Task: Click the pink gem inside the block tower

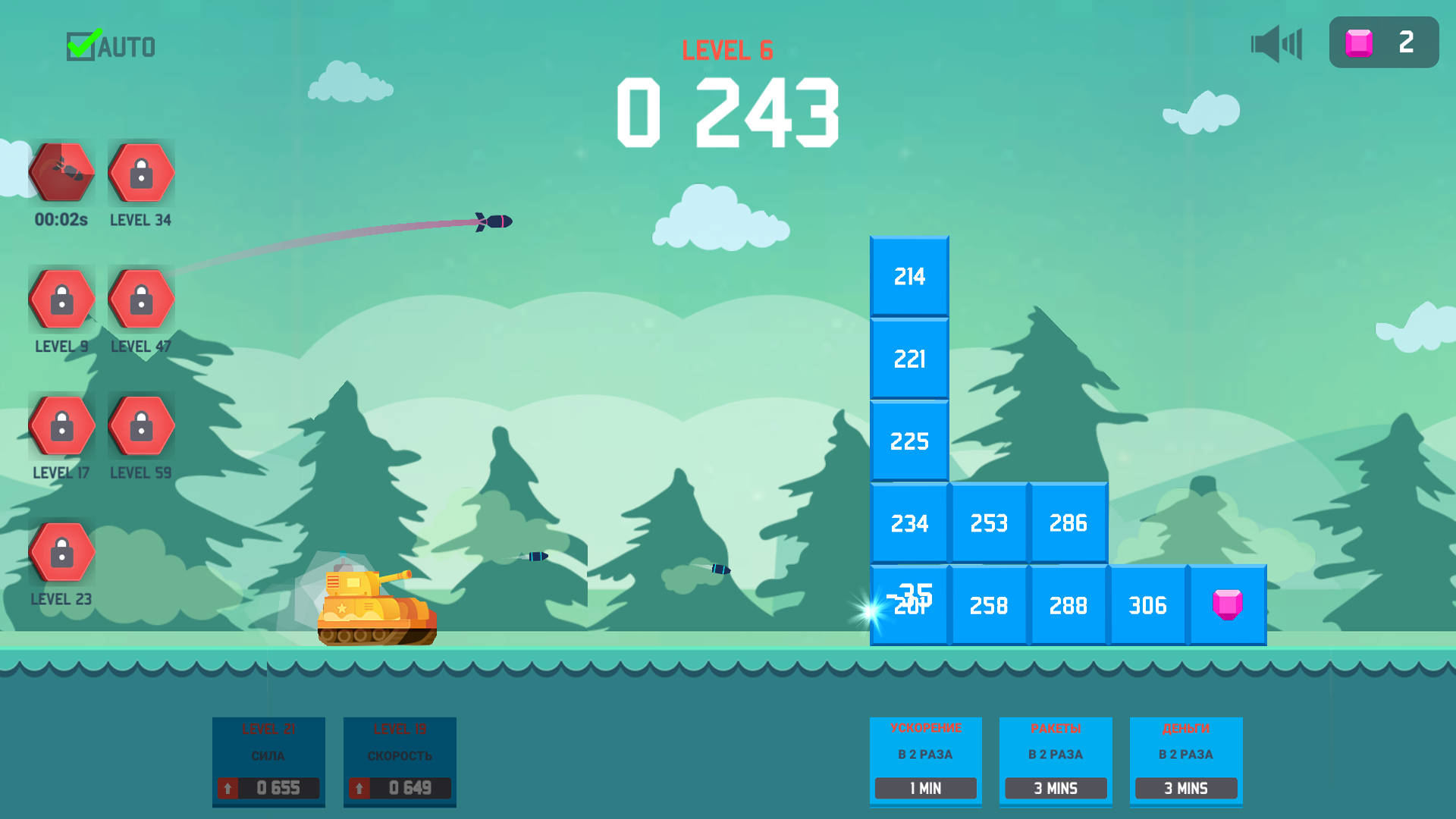Action: click(1227, 604)
